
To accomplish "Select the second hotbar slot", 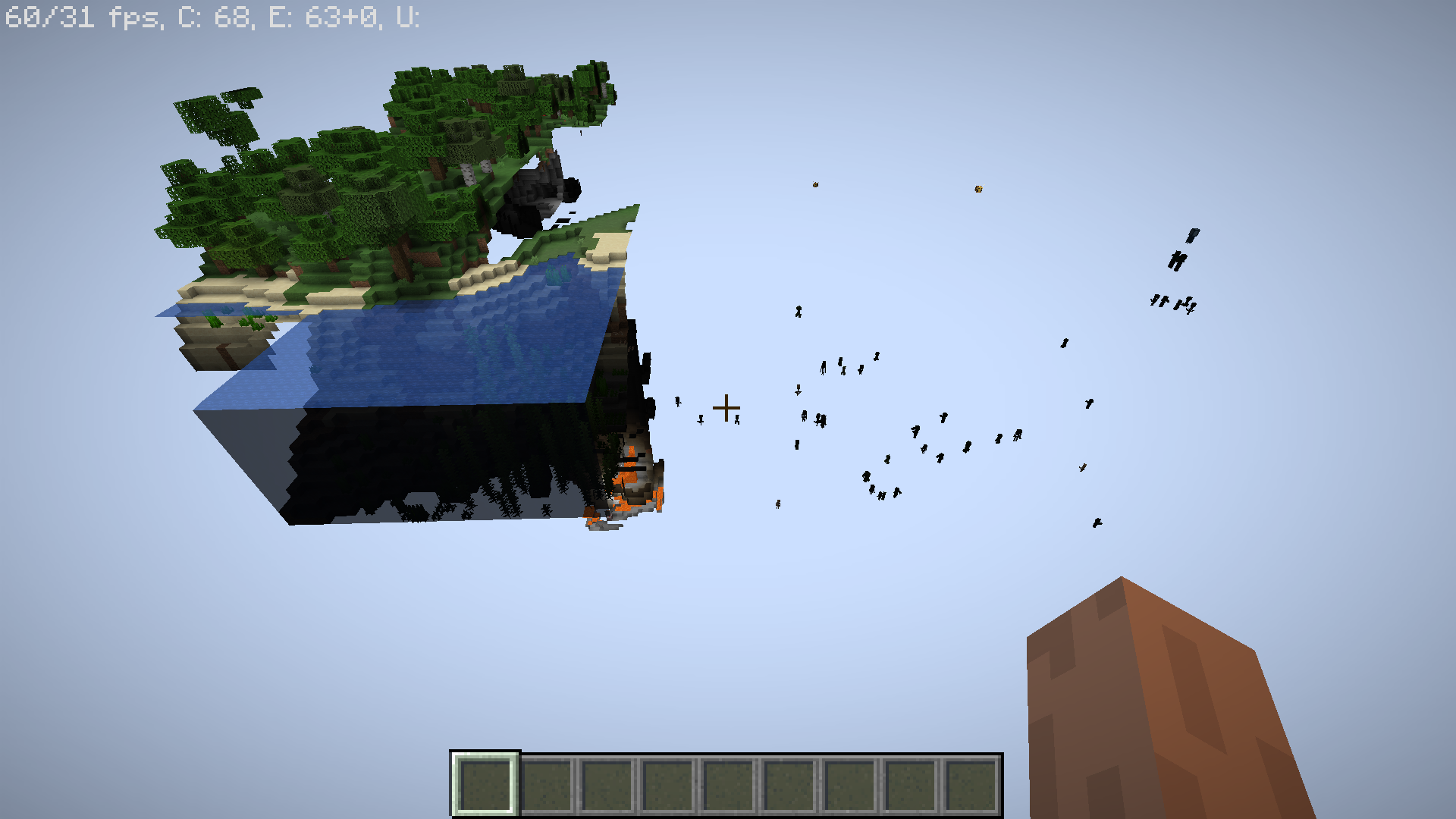I will 546,784.
